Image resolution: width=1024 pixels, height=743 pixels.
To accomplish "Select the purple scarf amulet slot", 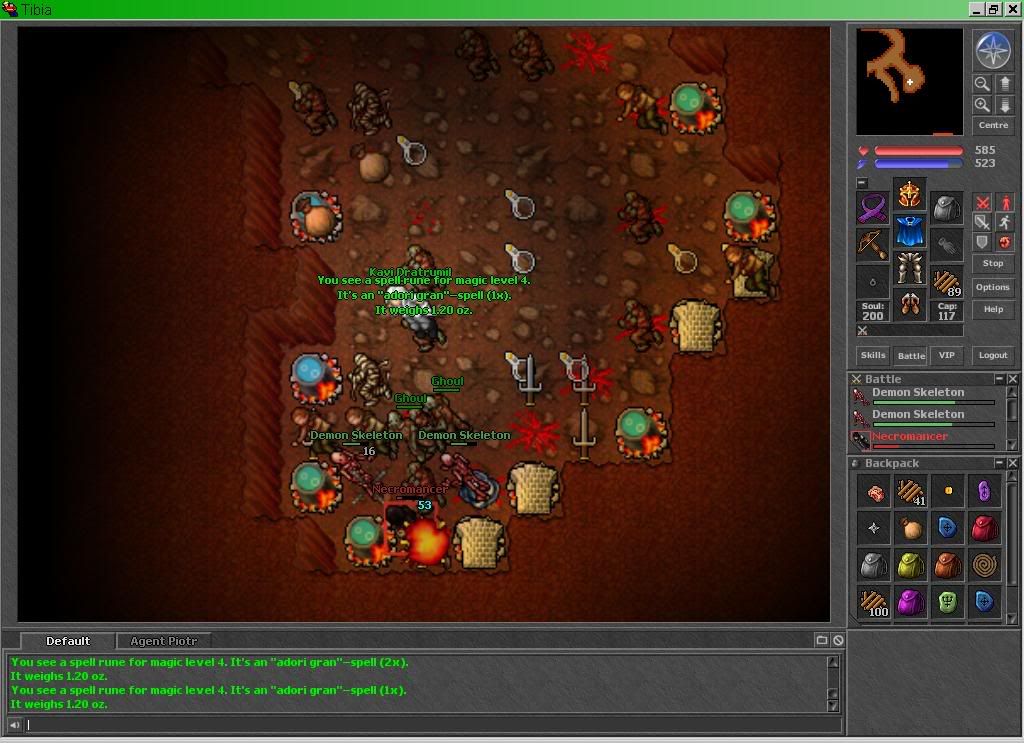I will (x=872, y=208).
